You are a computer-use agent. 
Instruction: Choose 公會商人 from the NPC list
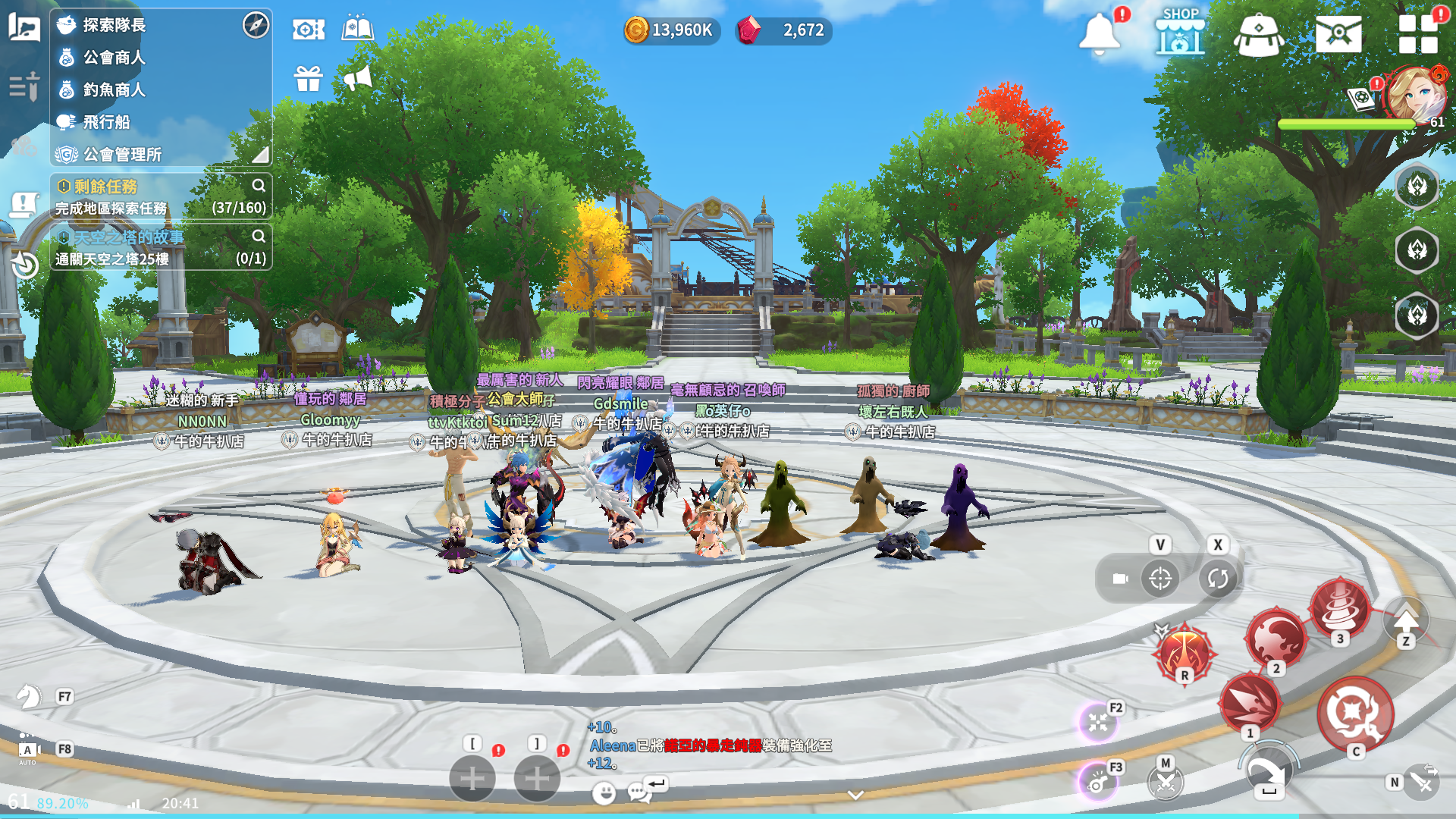point(114,58)
